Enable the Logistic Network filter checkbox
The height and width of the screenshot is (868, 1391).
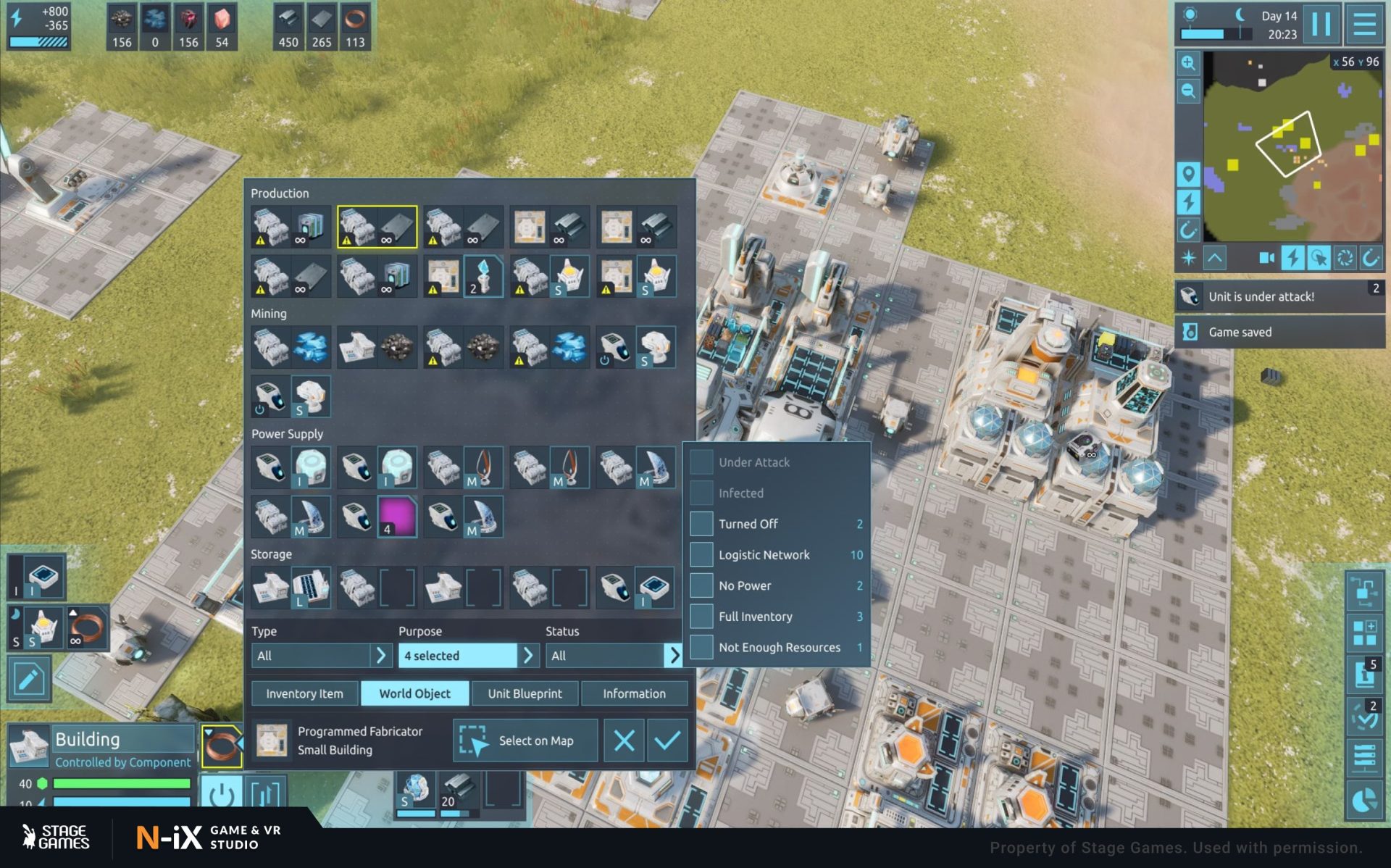click(x=701, y=555)
